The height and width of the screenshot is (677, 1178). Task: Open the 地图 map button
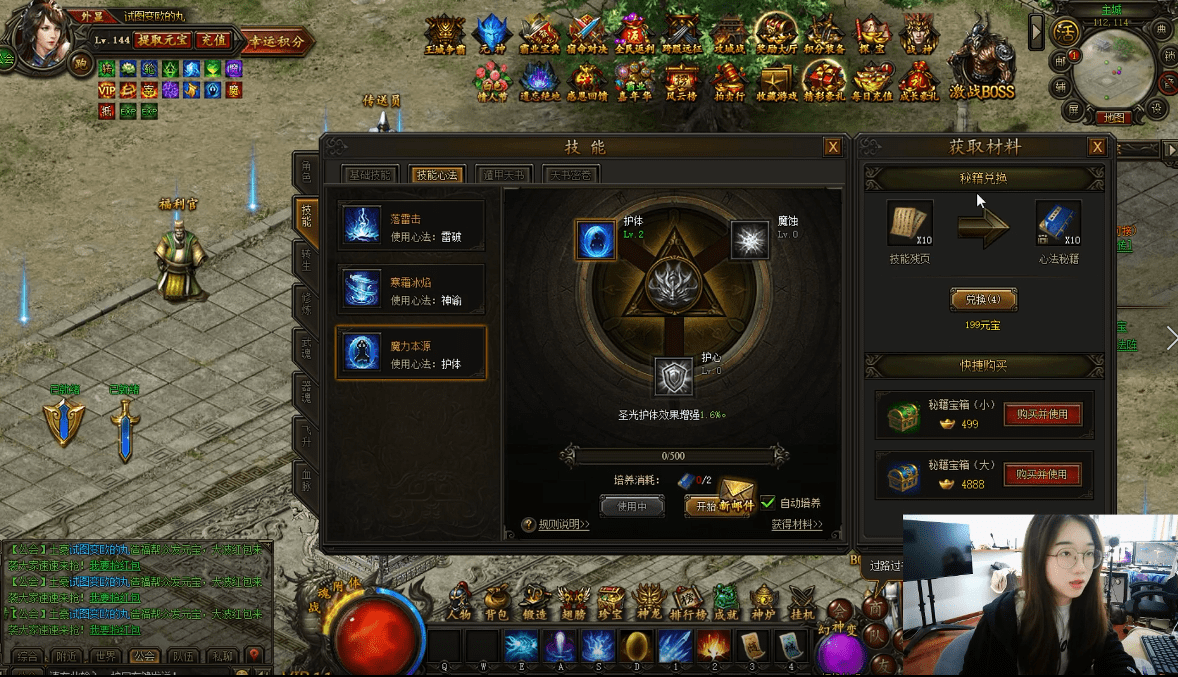tap(1113, 117)
